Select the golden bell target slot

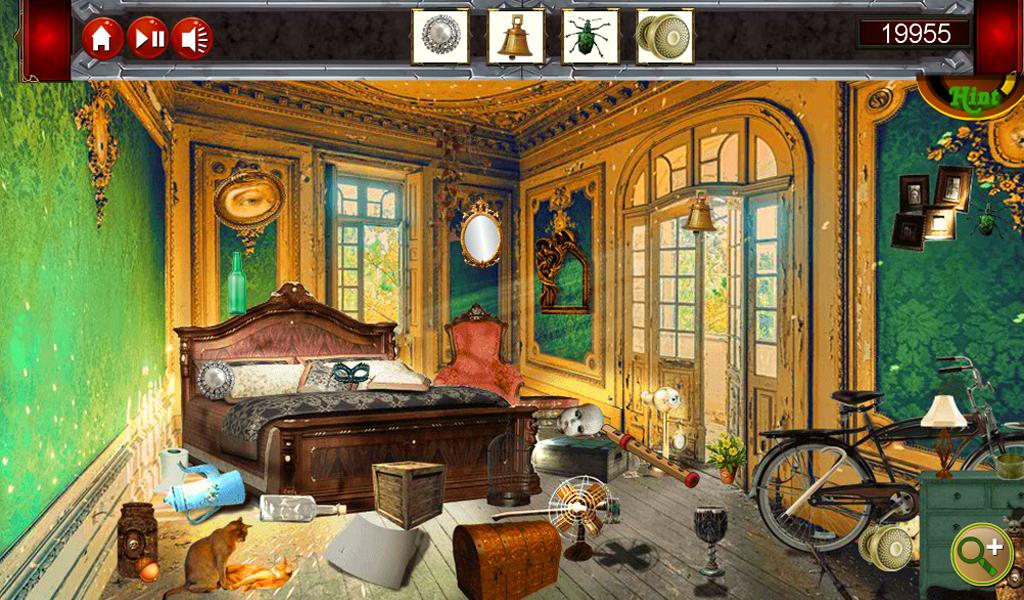[x=515, y=37]
